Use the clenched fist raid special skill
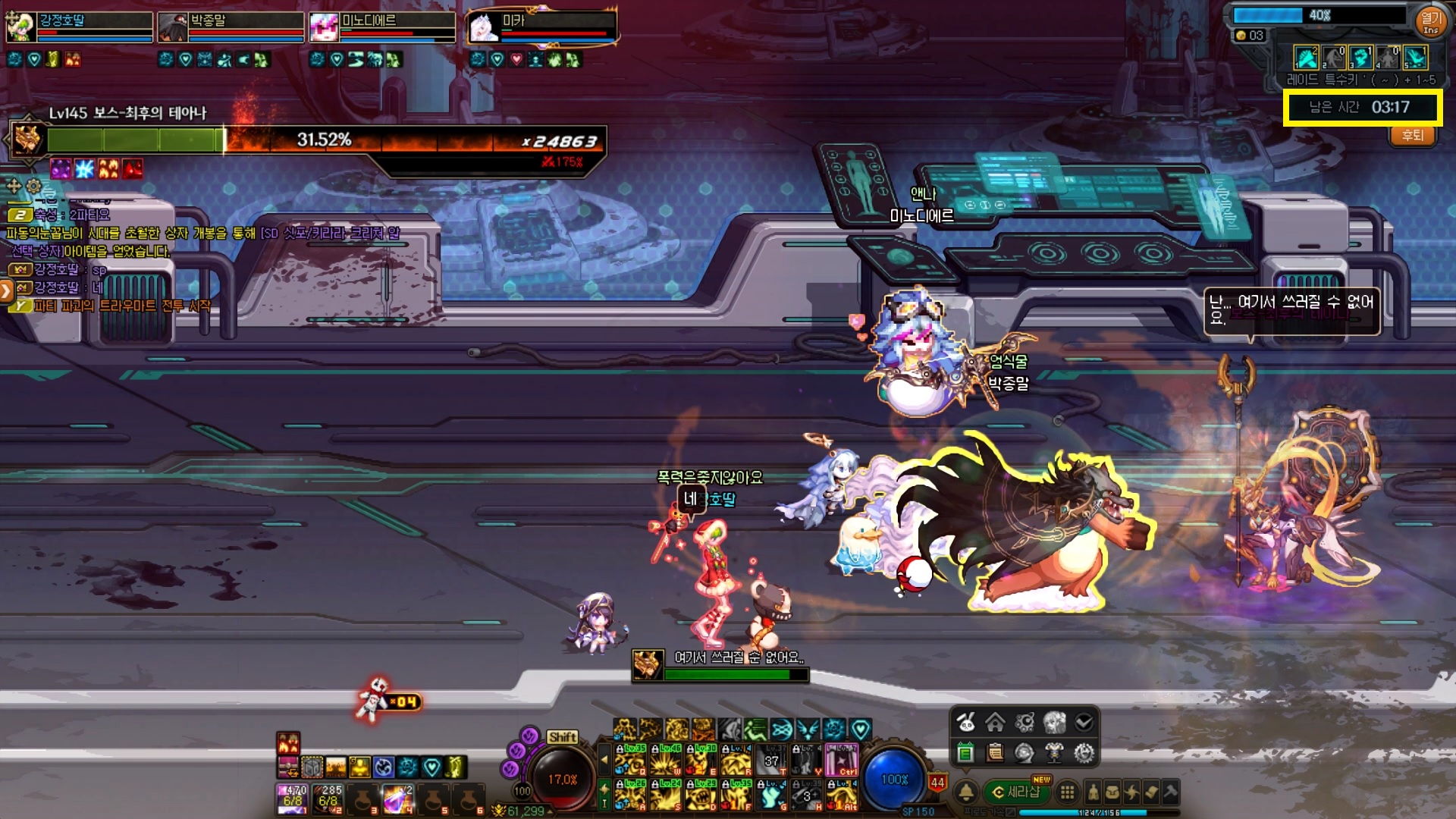The height and width of the screenshot is (819, 1456). [x=1360, y=58]
